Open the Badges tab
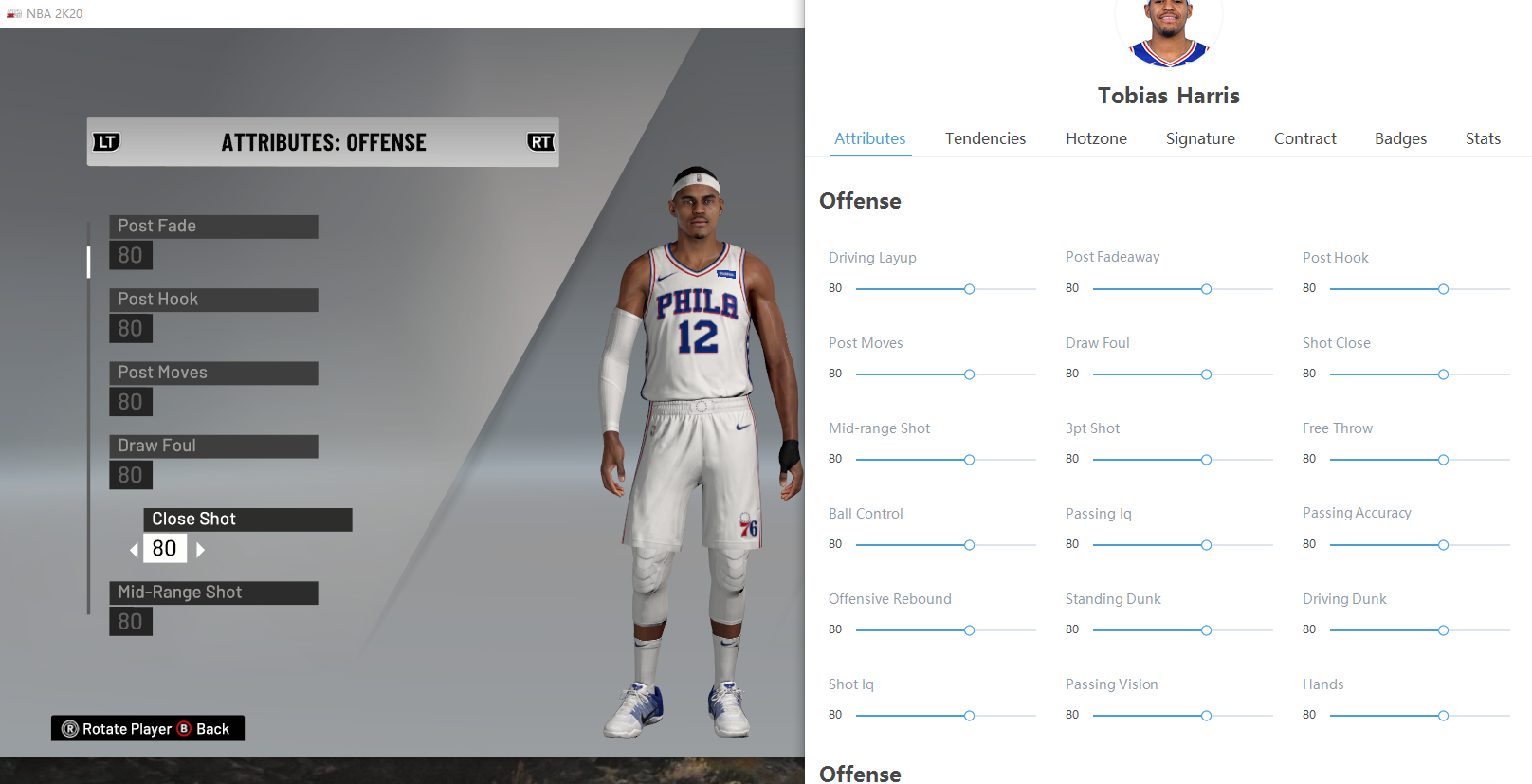Image resolution: width=1532 pixels, height=784 pixels. click(x=1400, y=138)
